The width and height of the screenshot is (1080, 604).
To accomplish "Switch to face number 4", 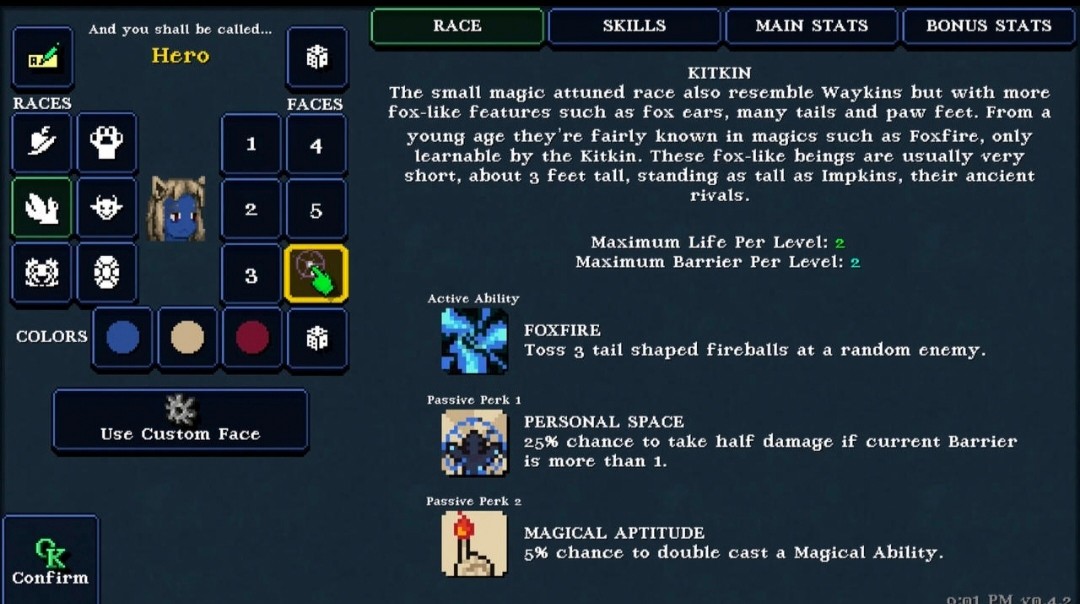I will (x=316, y=145).
